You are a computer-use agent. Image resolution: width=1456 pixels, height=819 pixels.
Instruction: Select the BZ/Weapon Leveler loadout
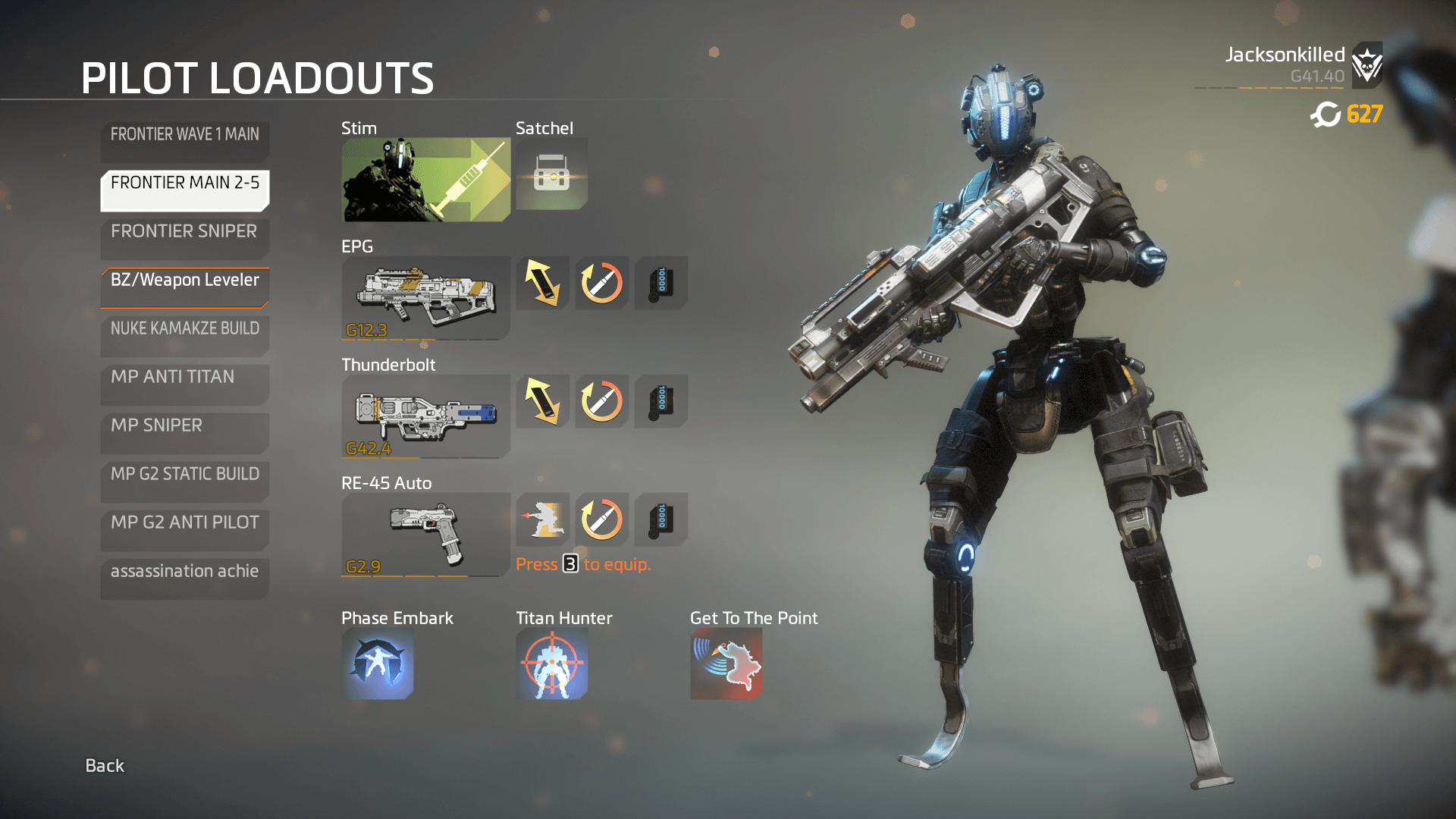184,286
